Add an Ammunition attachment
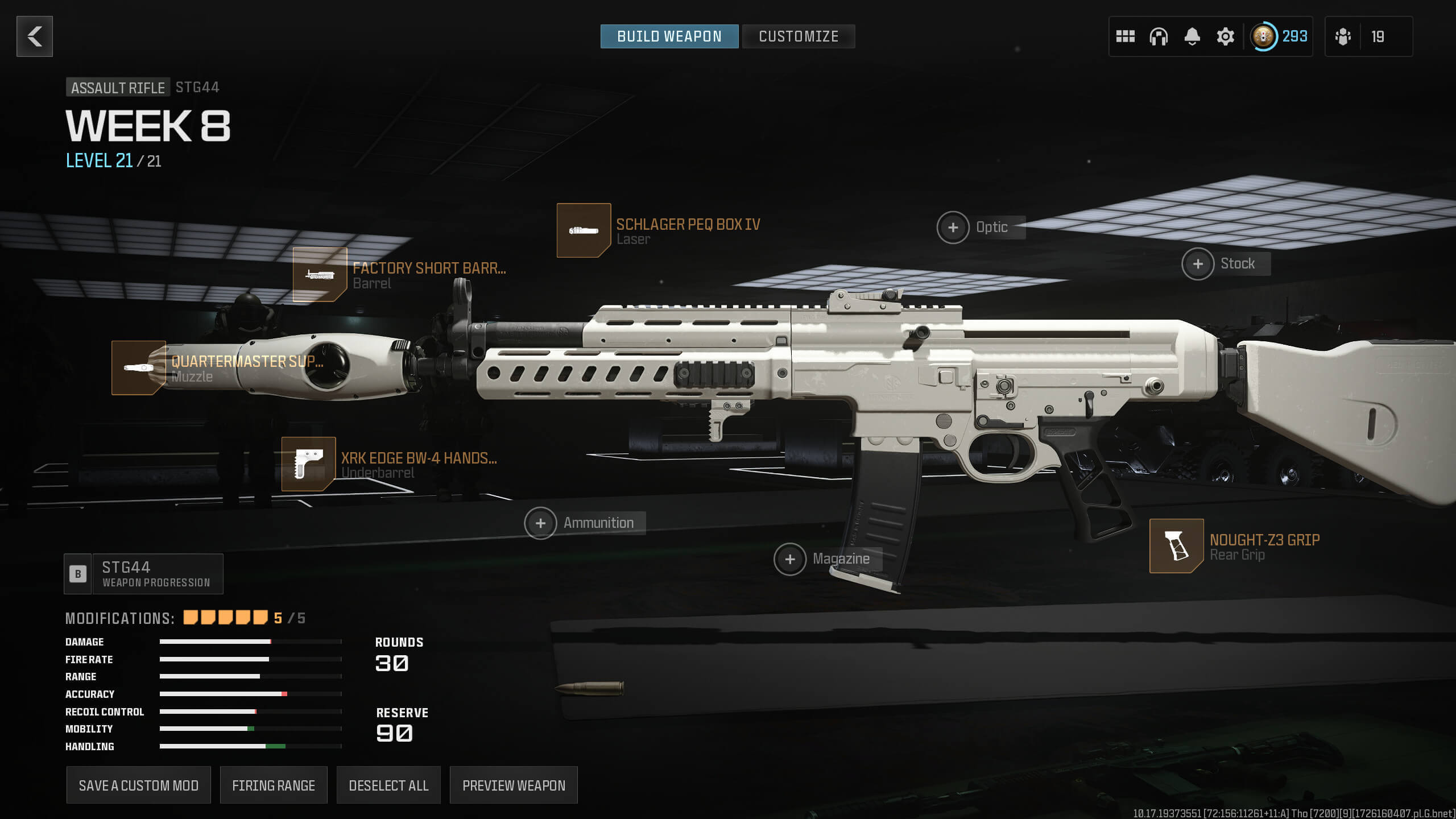1456x819 pixels. [540, 523]
